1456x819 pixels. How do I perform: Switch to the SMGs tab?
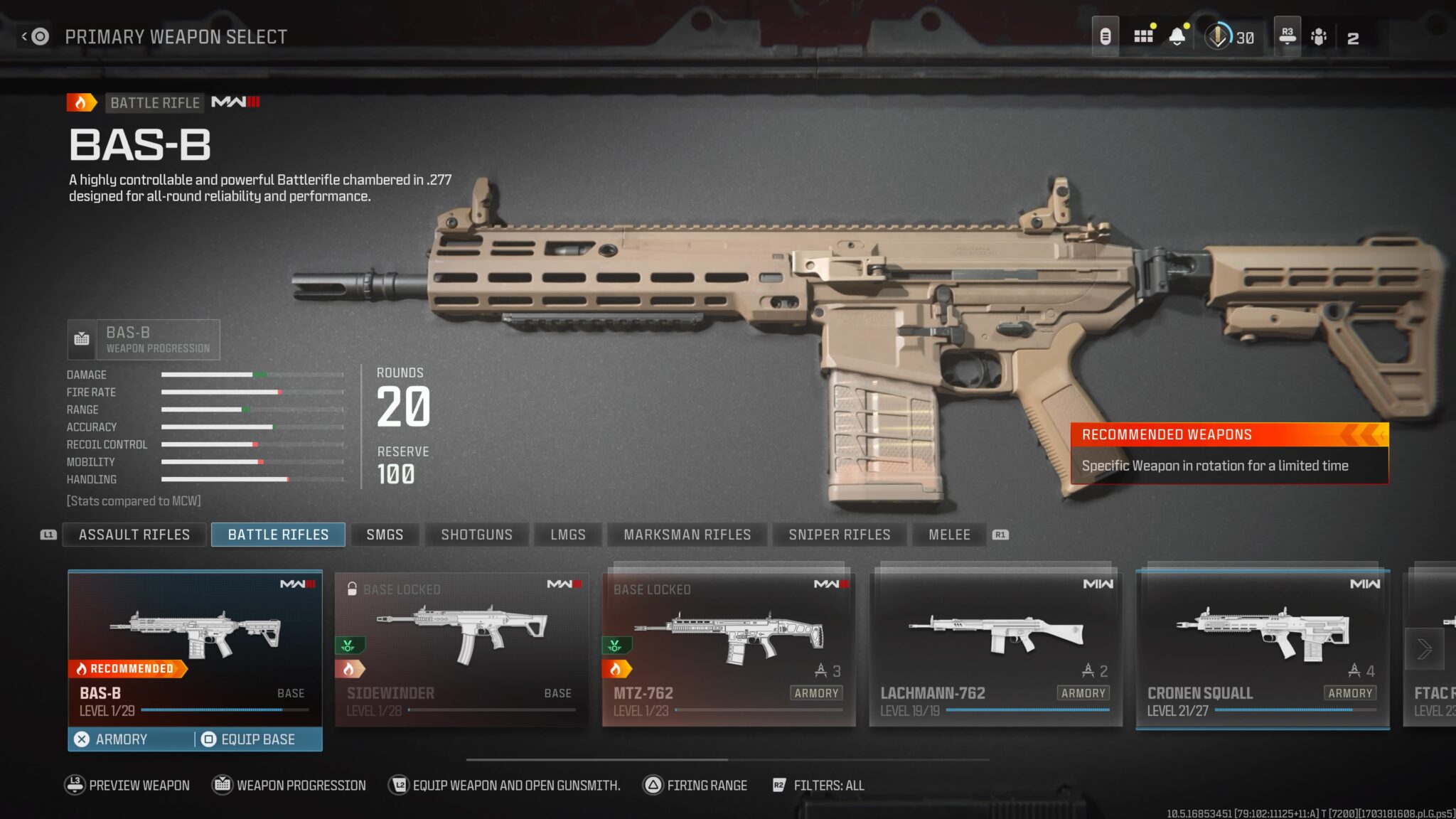click(x=384, y=535)
